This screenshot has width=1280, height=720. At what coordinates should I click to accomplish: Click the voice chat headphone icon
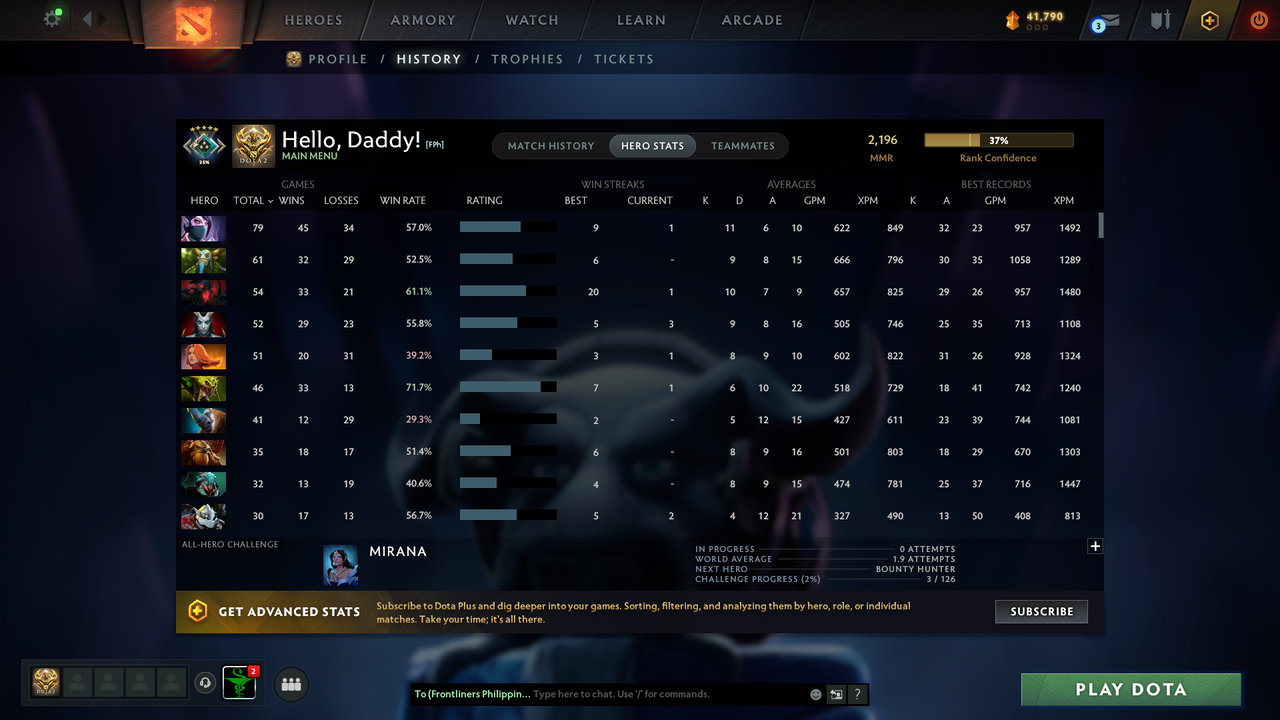[207, 683]
